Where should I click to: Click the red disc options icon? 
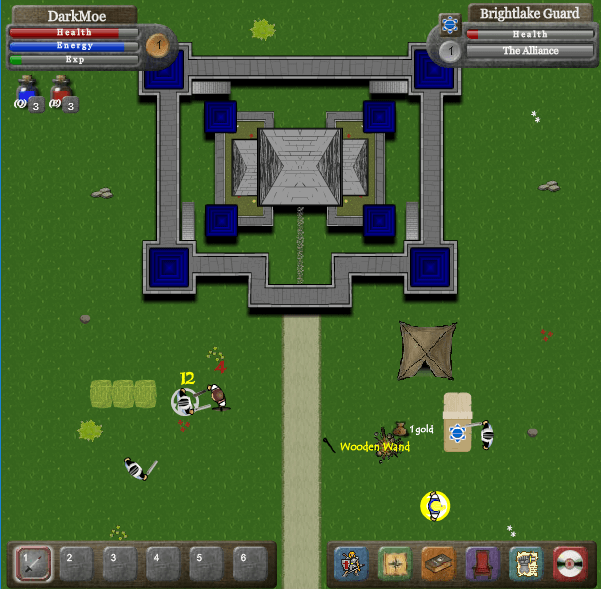point(568,564)
